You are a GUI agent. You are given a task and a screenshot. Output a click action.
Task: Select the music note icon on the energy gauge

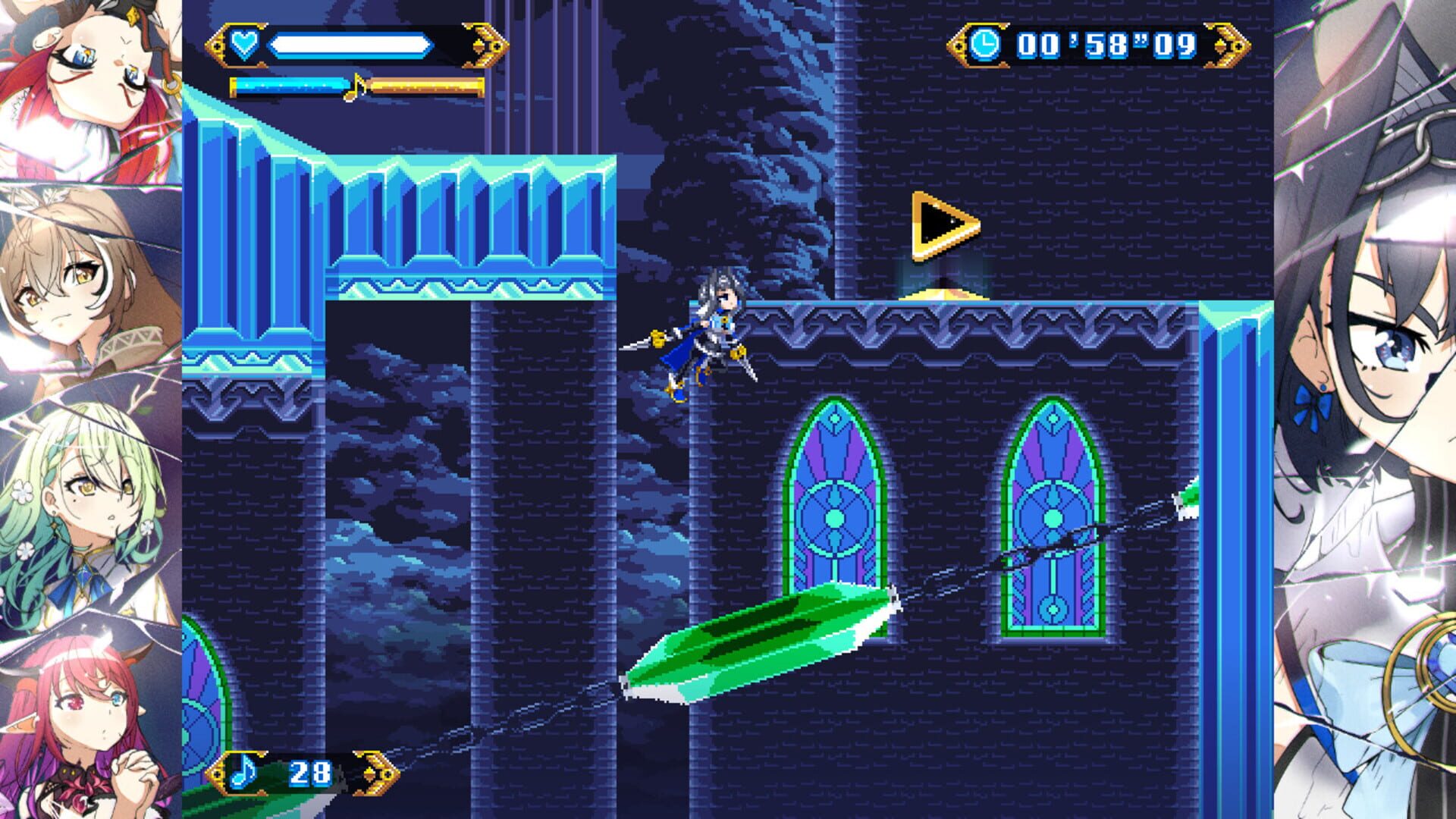pyautogui.click(x=356, y=89)
